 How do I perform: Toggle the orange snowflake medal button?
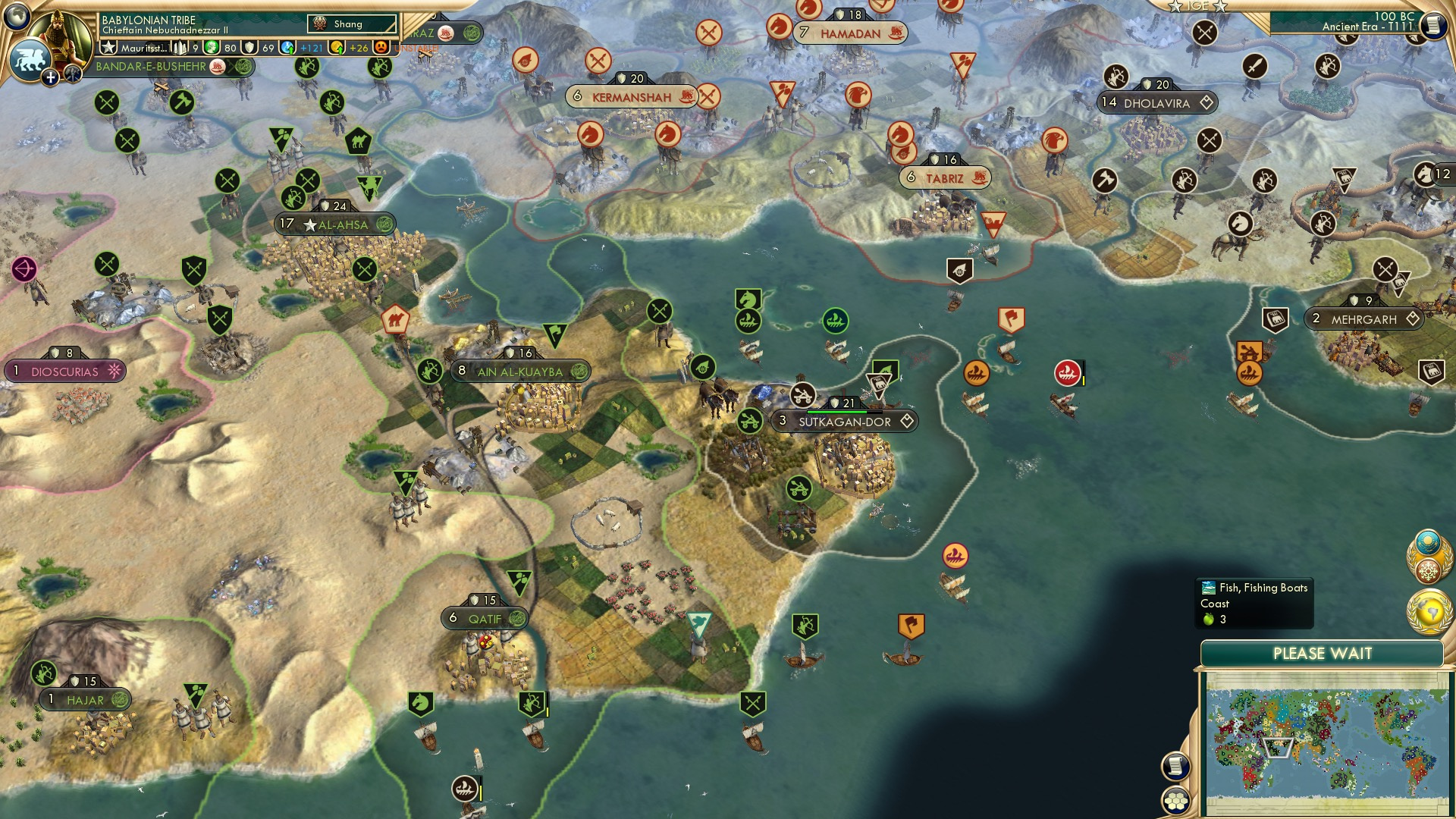pos(1428,571)
